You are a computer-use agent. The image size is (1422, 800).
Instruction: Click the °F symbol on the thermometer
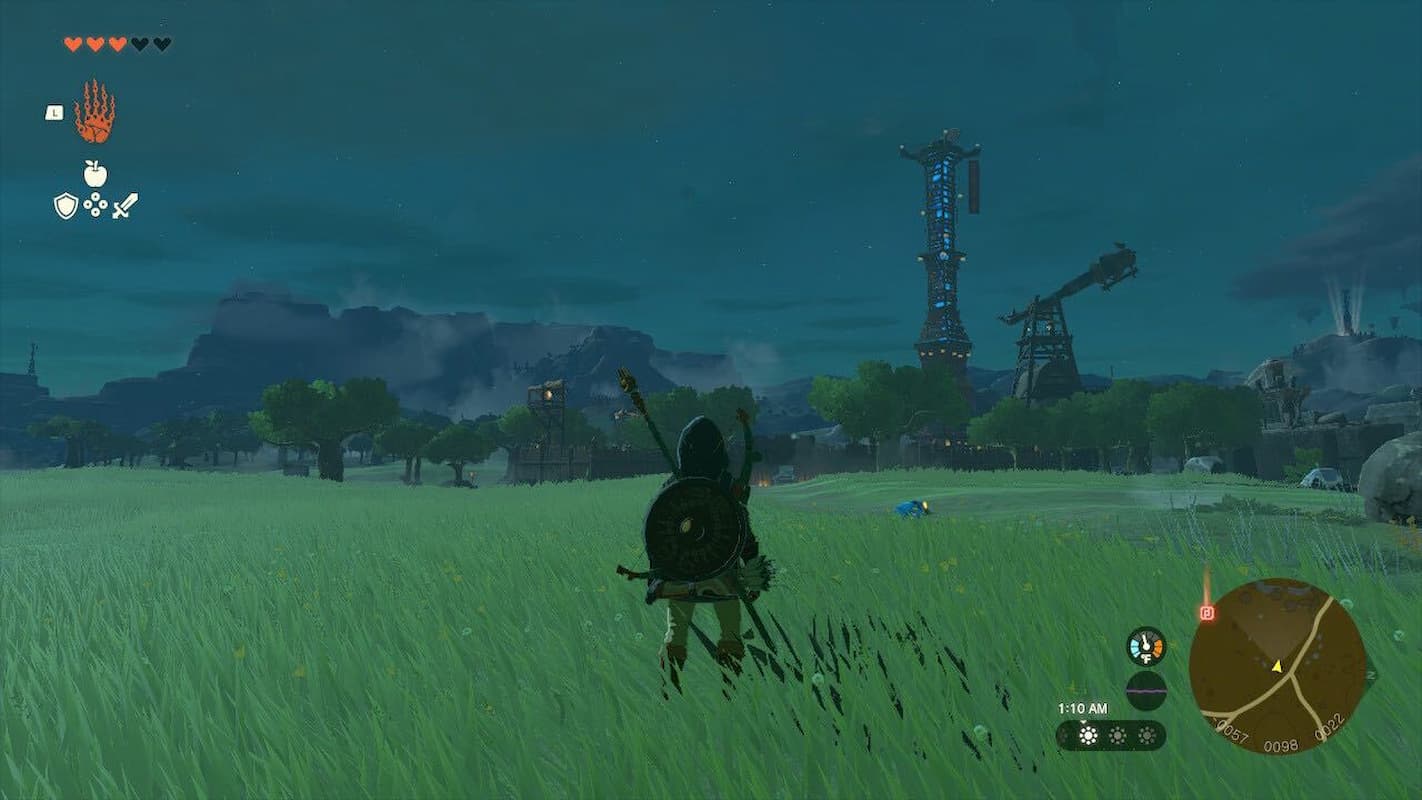pyautogui.click(x=1145, y=658)
